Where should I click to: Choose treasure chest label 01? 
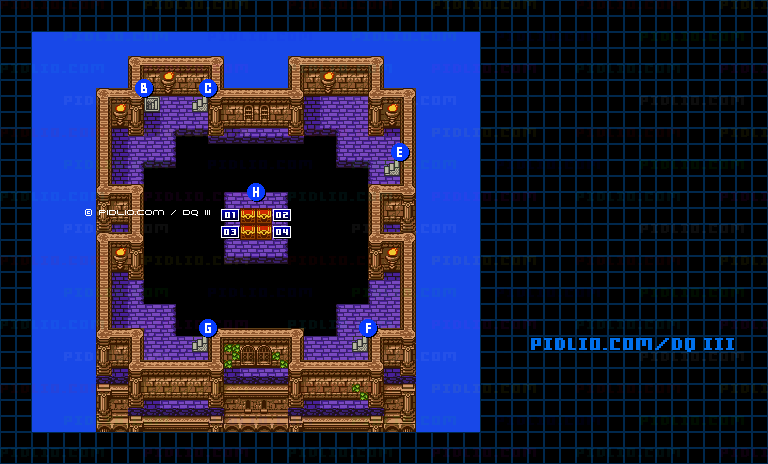pos(230,215)
